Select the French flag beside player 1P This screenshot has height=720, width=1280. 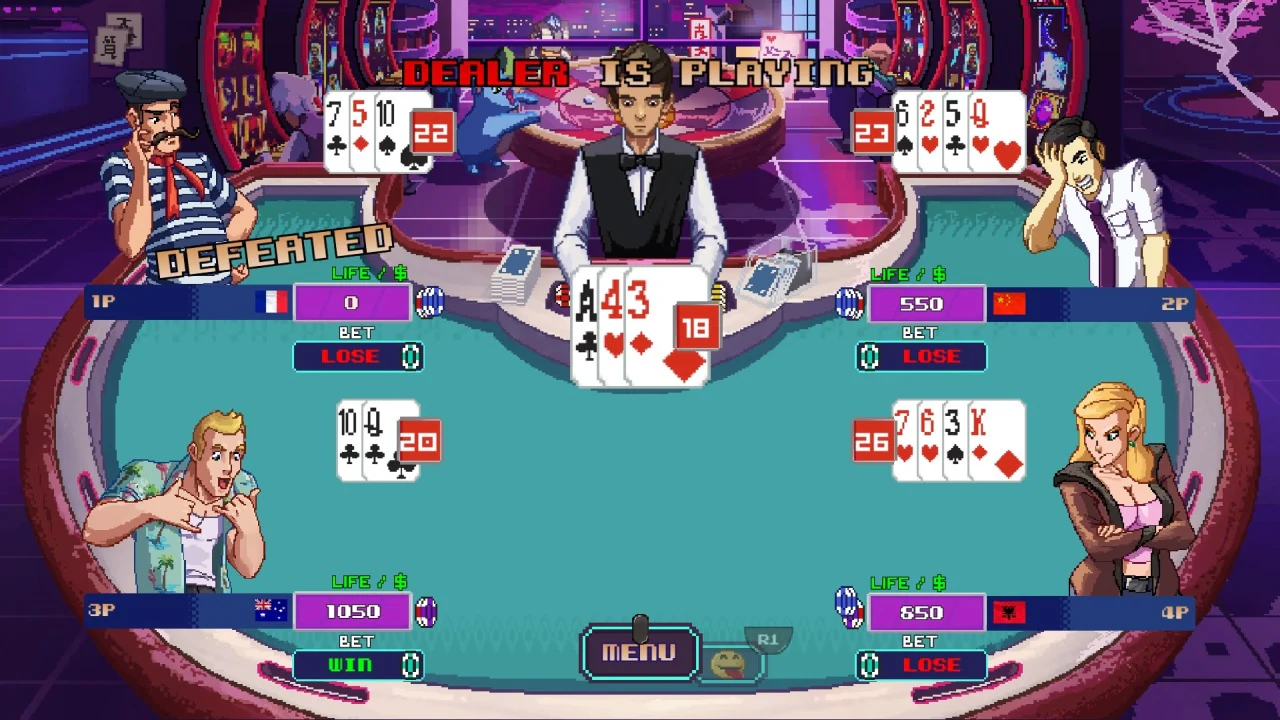coord(272,303)
